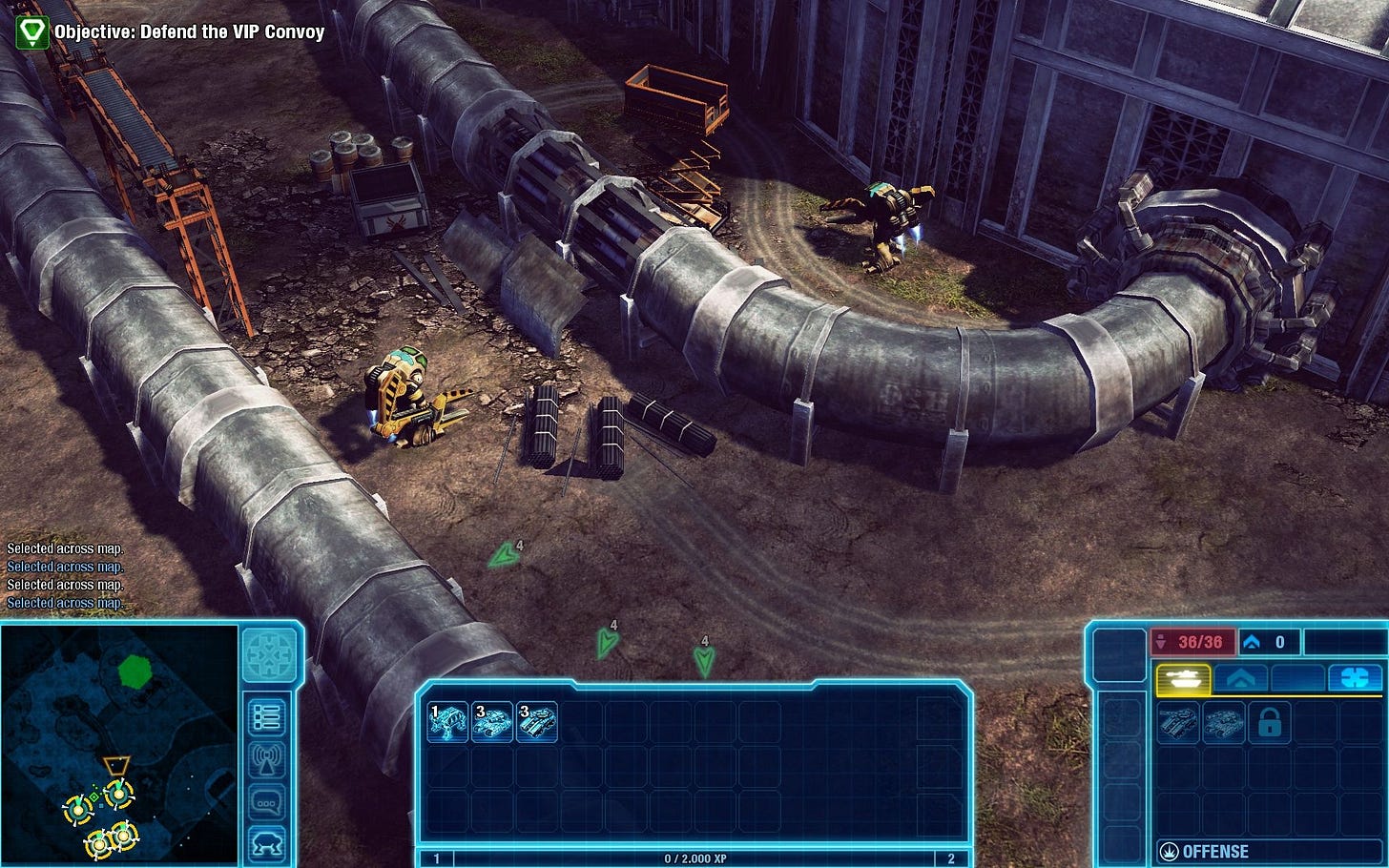Open the objectives list button beside minimap
The height and width of the screenshot is (868, 1389).
(267, 717)
